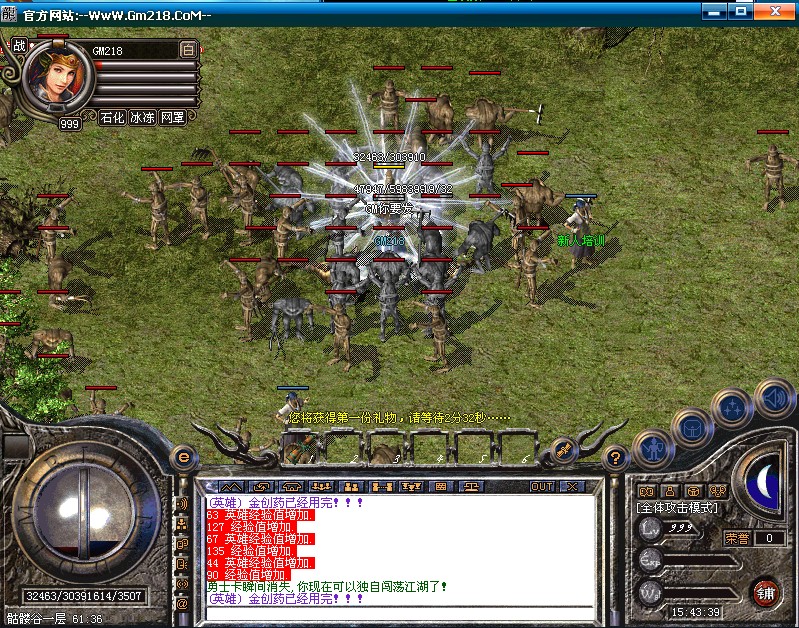This screenshot has height=628, width=799.
Task: Click the 荣誉 honor button
Action: (x=737, y=538)
